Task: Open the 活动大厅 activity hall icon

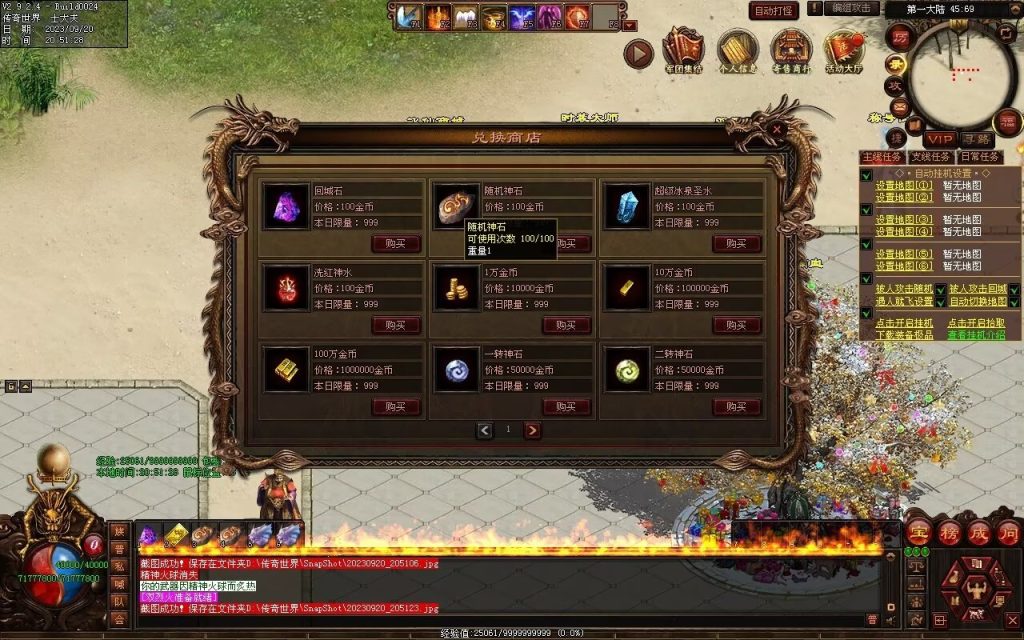Action: [844, 50]
